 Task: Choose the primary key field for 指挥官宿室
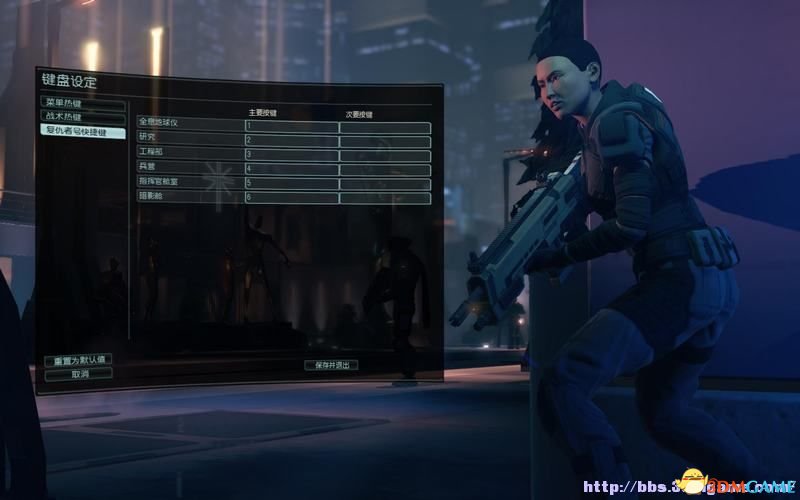point(291,183)
